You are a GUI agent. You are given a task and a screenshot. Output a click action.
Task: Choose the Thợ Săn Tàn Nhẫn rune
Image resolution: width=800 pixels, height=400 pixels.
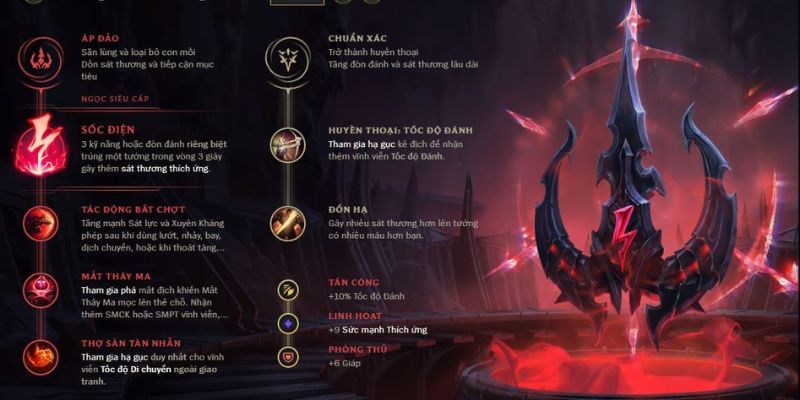point(42,357)
